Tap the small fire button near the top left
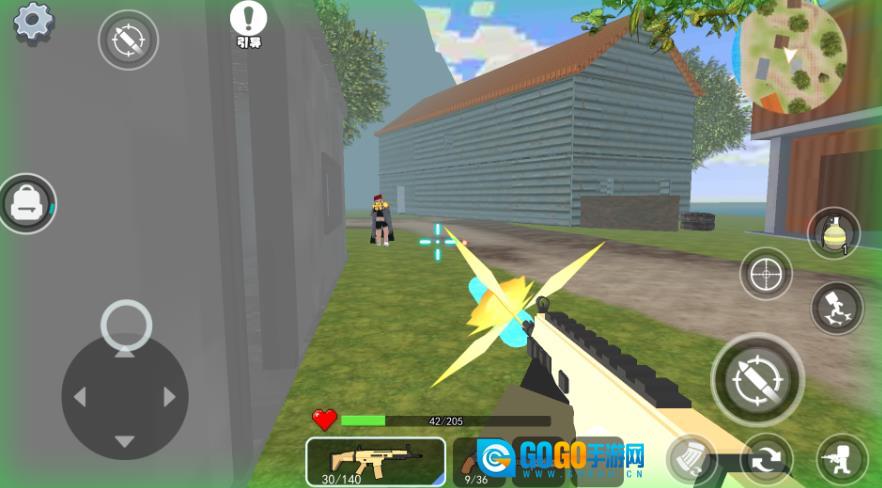Viewport: 882px width, 488px height. (x=128, y=40)
